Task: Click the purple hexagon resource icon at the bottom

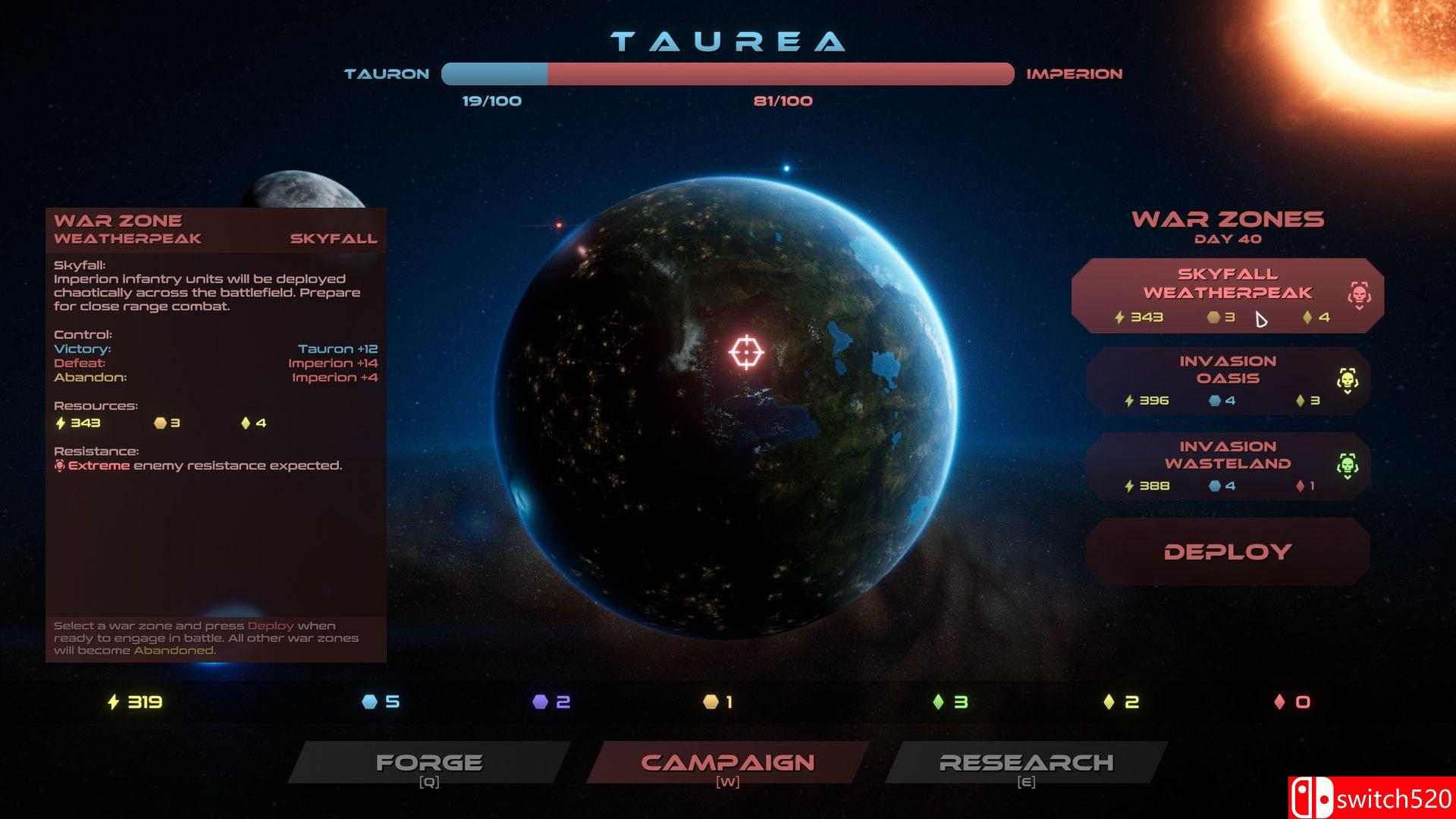Action: [541, 702]
